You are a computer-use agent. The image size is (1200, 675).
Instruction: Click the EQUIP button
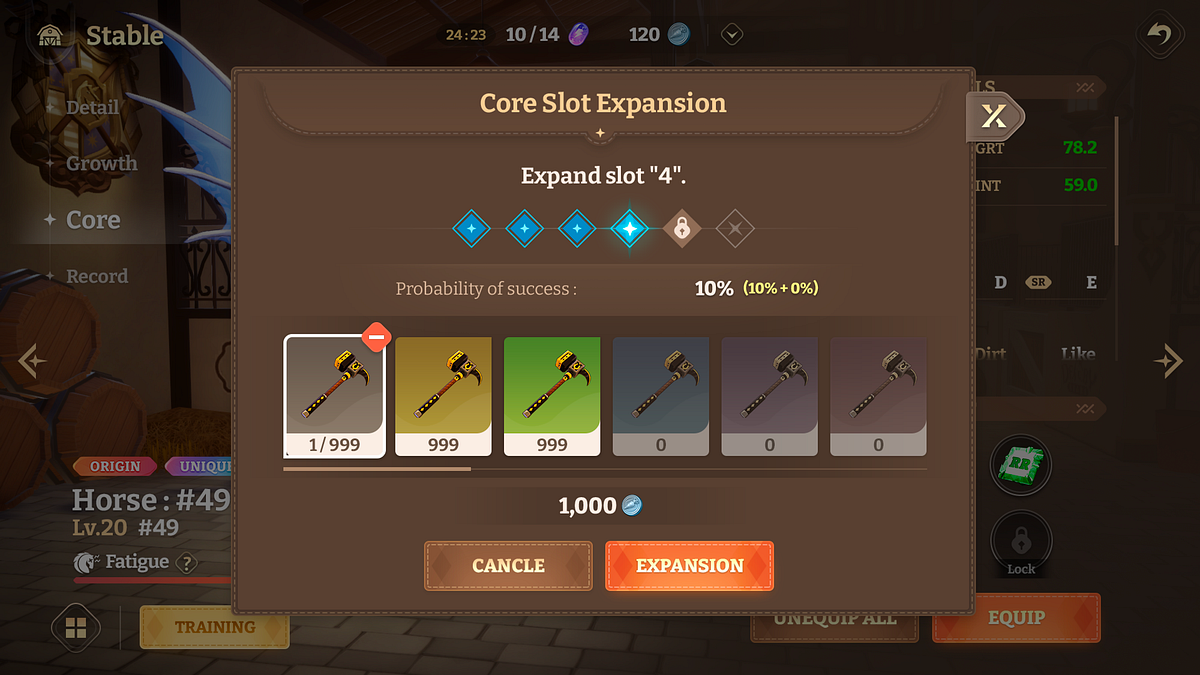[x=1016, y=618]
